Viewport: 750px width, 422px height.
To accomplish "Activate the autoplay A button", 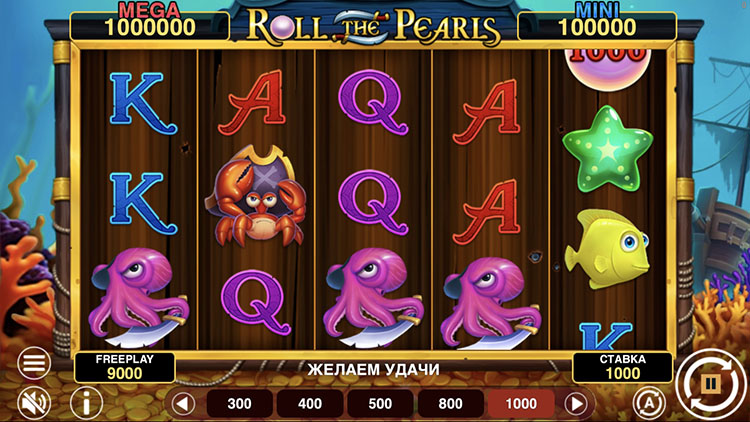I will click(x=648, y=402).
